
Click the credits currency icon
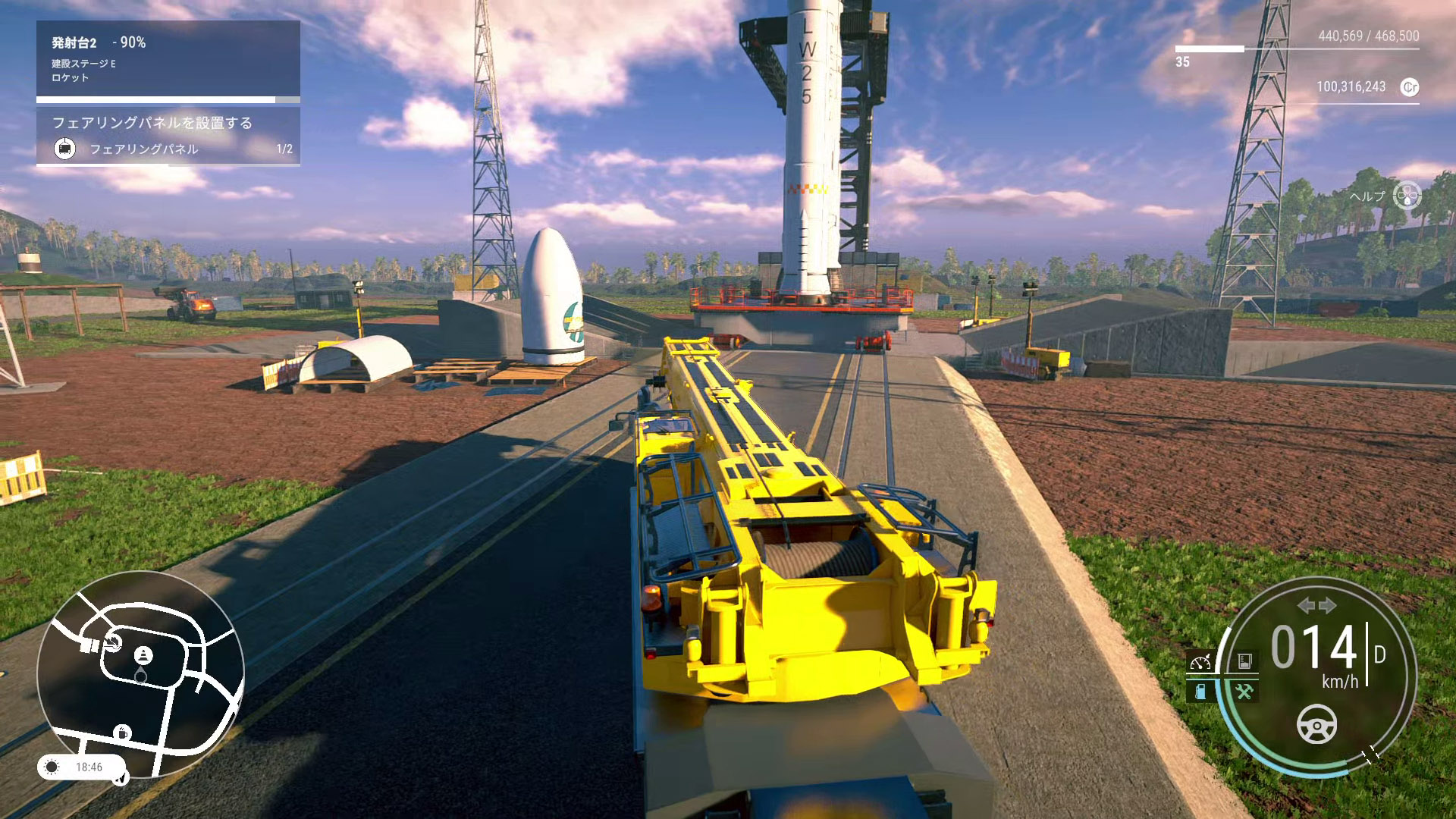point(1409,87)
